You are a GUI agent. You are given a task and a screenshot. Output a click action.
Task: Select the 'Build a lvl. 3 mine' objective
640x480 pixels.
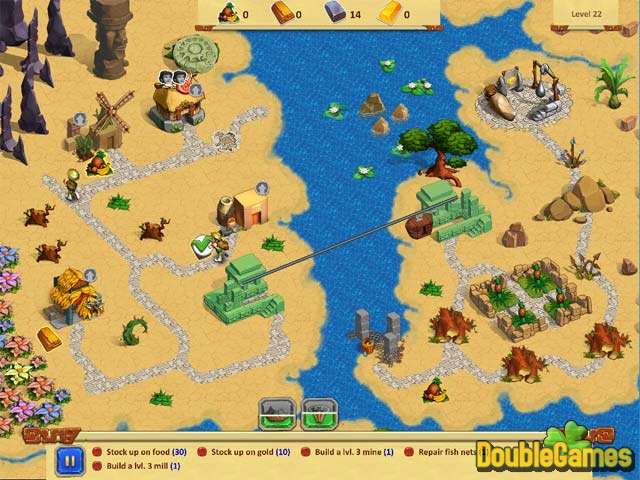350,452
